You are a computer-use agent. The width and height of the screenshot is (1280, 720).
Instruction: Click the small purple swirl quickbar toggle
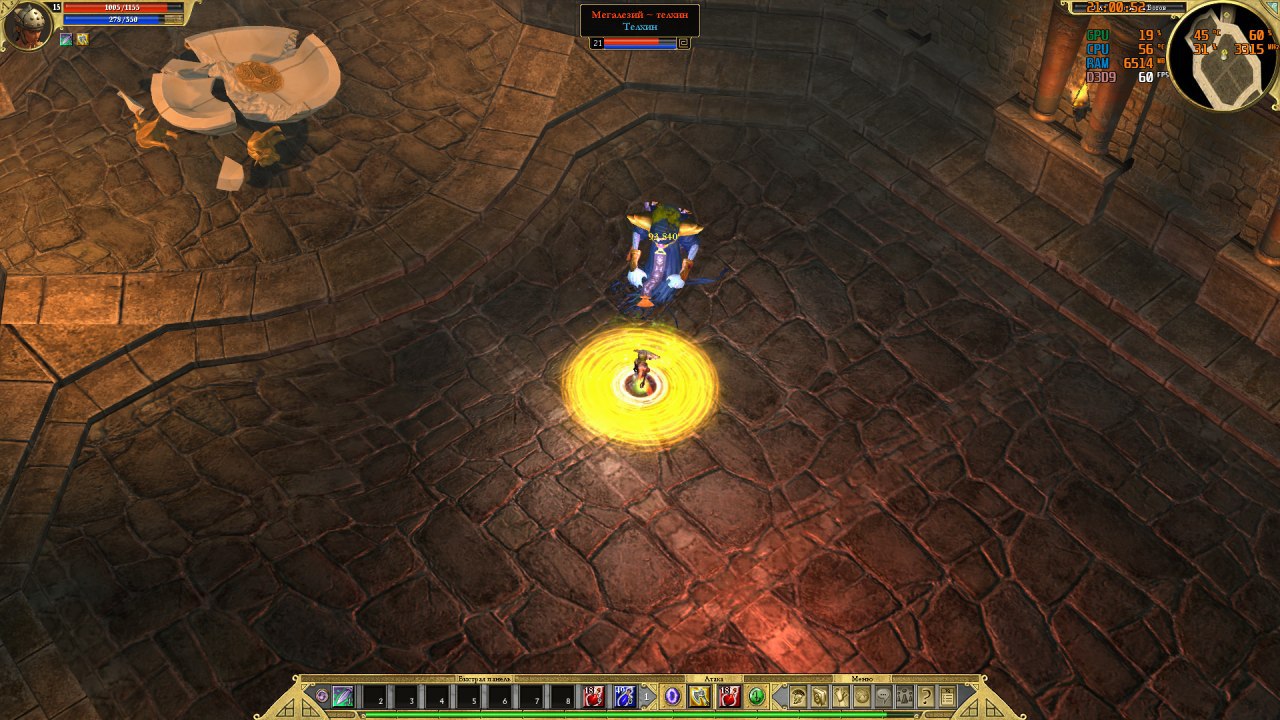click(x=321, y=695)
